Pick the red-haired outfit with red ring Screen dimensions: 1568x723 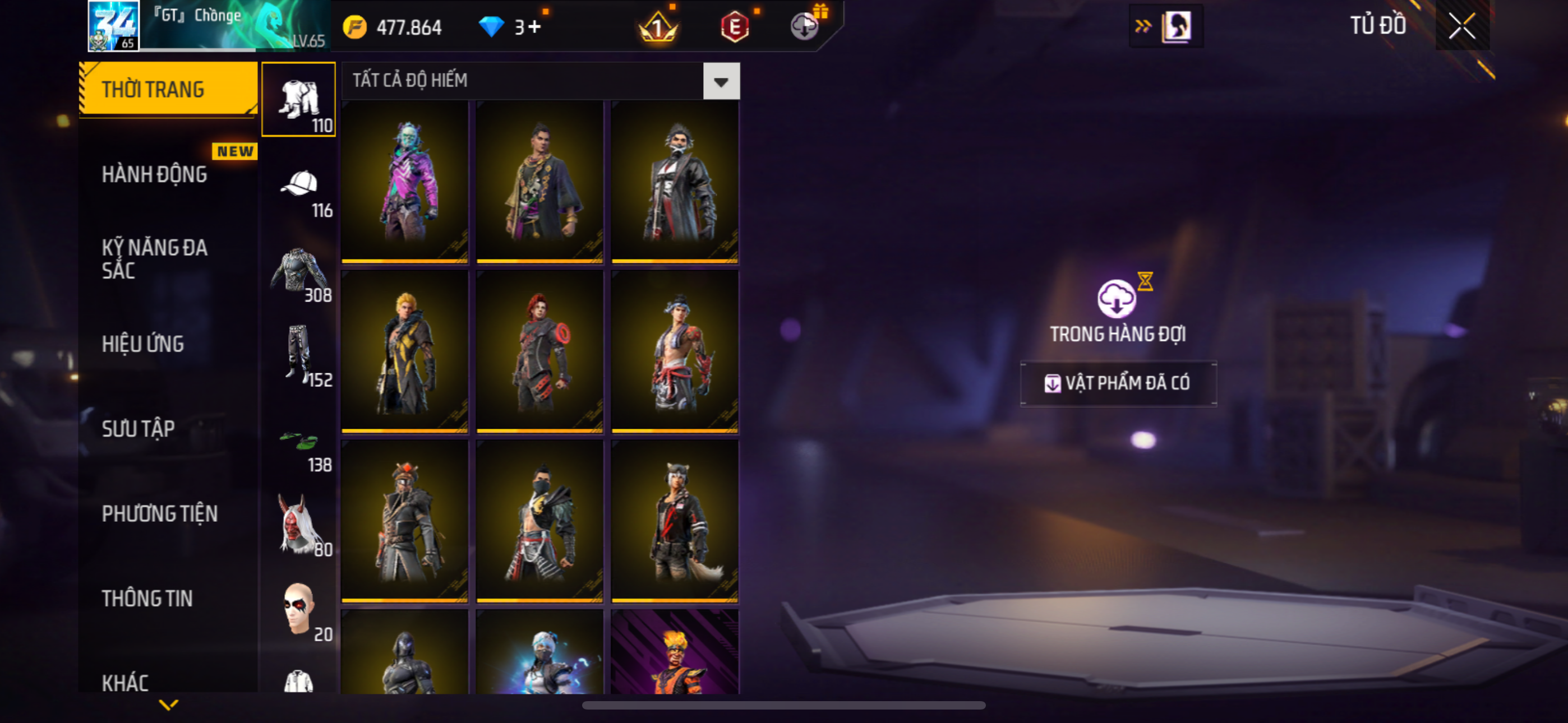(x=540, y=352)
